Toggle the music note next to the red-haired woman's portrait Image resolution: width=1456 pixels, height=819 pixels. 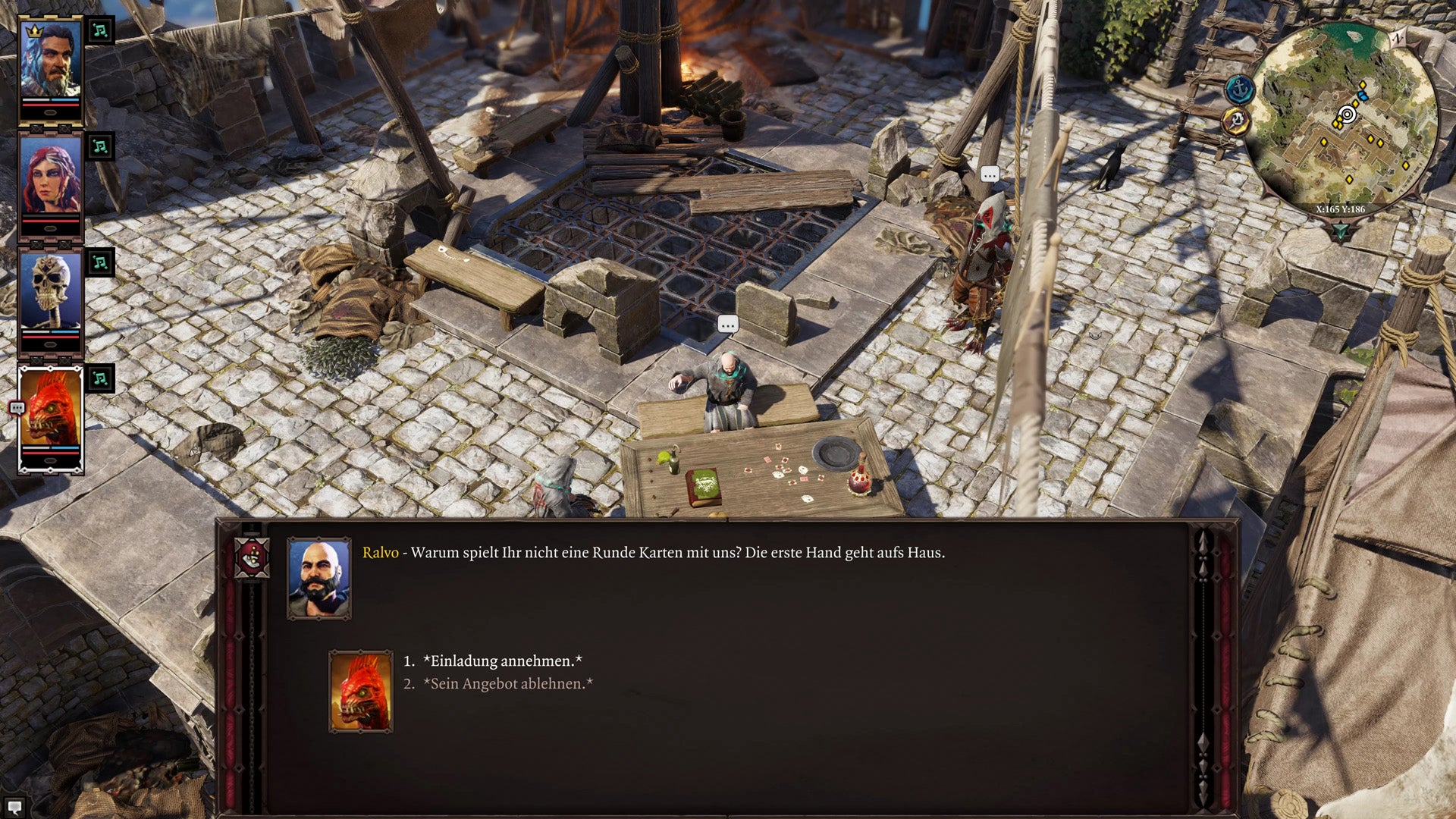[x=102, y=146]
